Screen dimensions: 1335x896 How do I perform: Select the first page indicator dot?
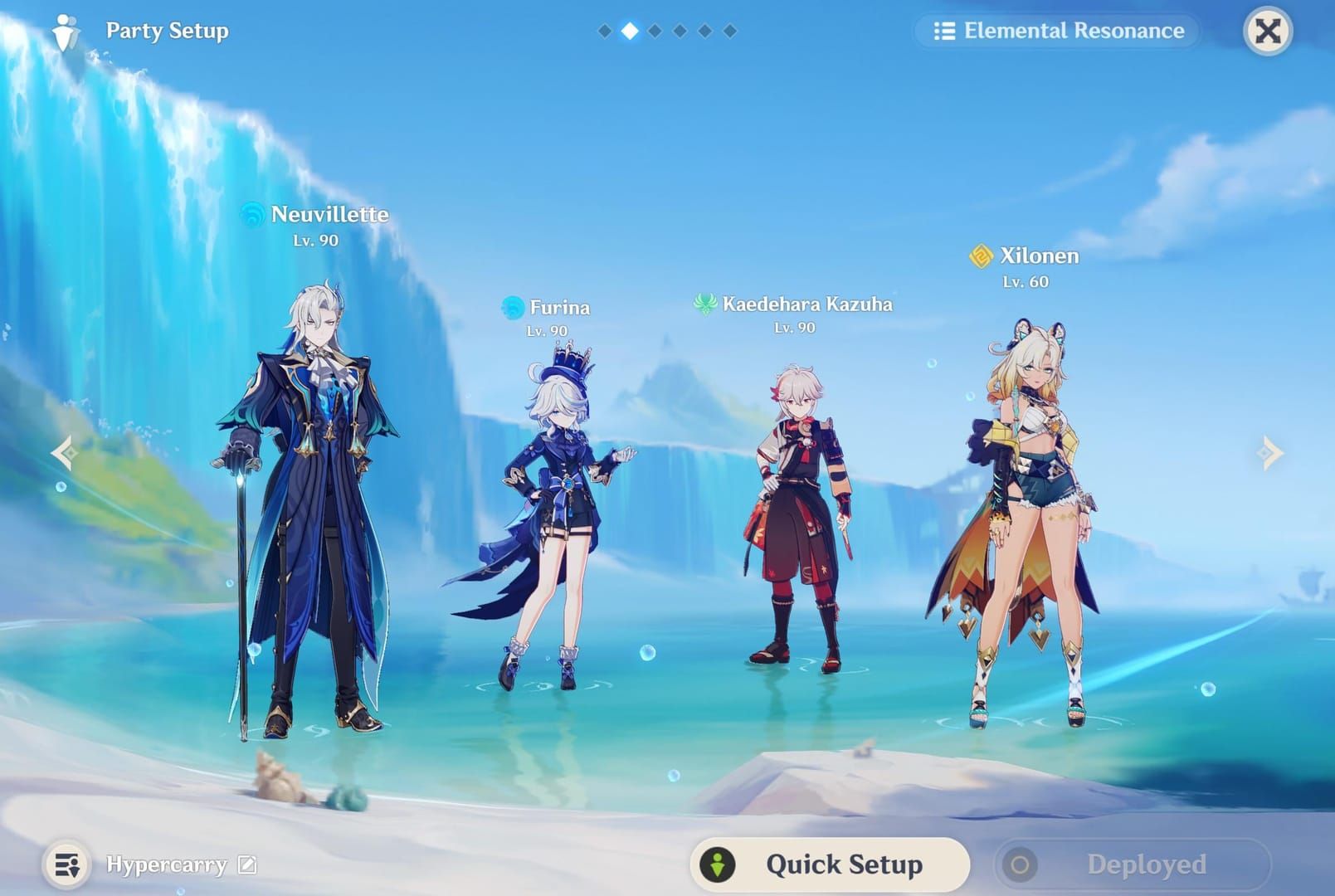604,32
